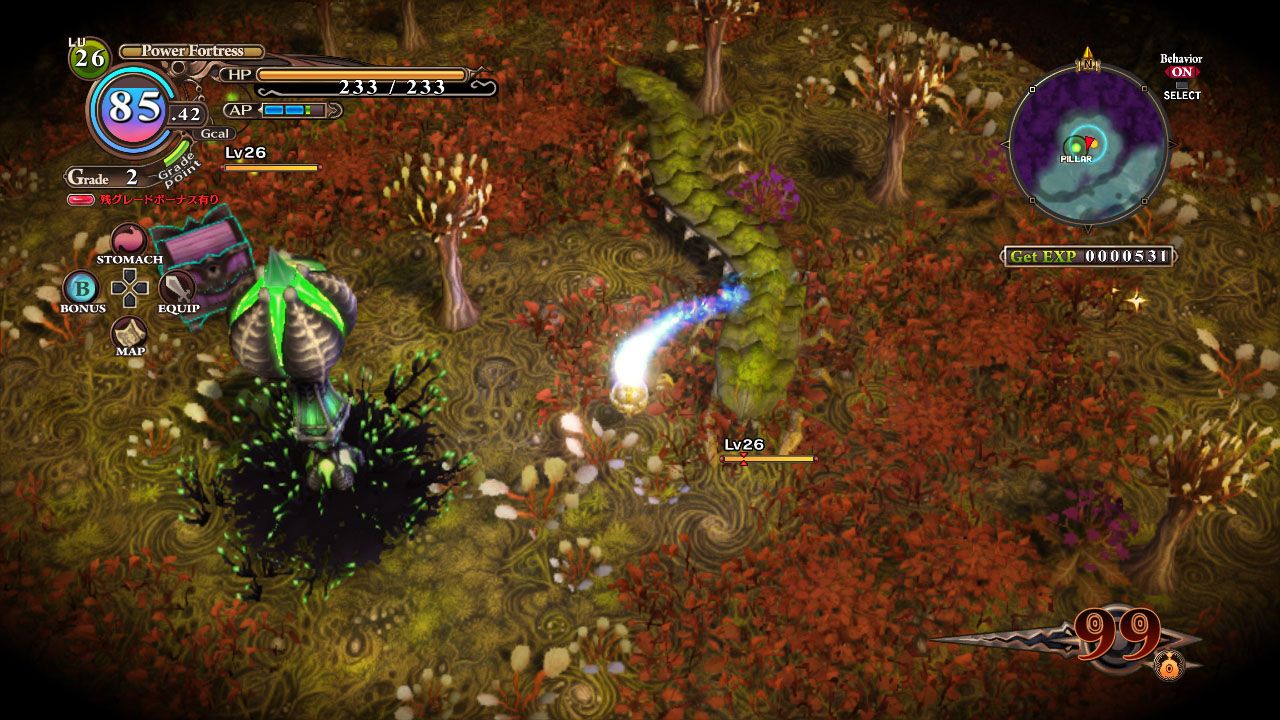The height and width of the screenshot is (720, 1280).
Task: Select the Grade 2 panel
Action: tap(105, 176)
